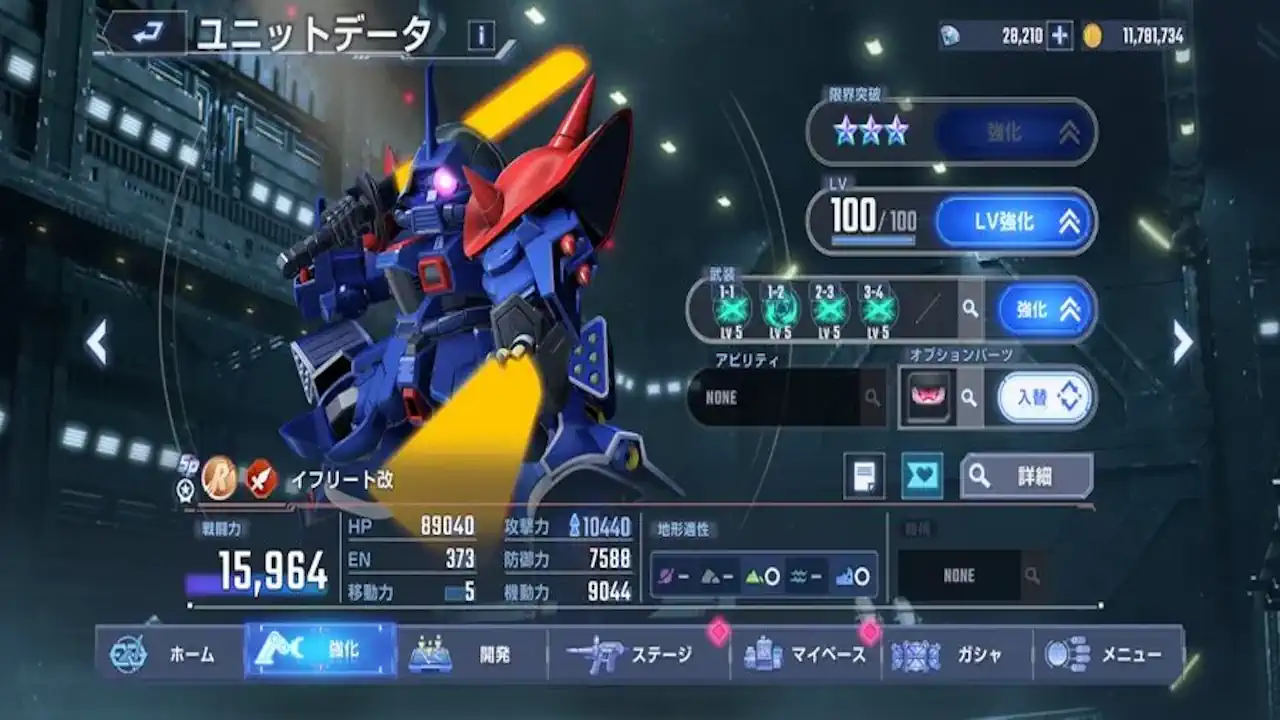Tap 入替 to swap option parts

click(1041, 397)
